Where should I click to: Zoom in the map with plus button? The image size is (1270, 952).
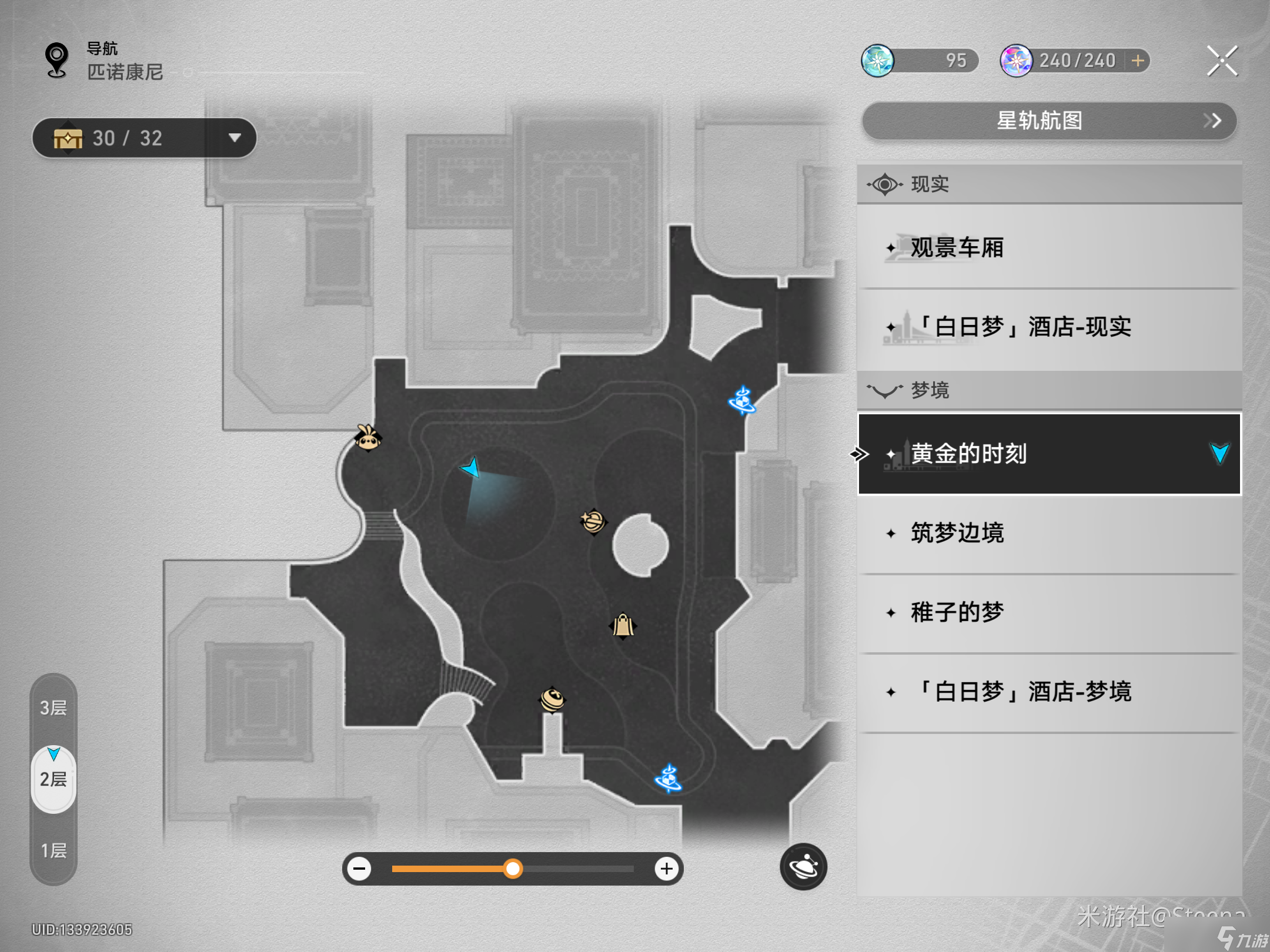666,869
